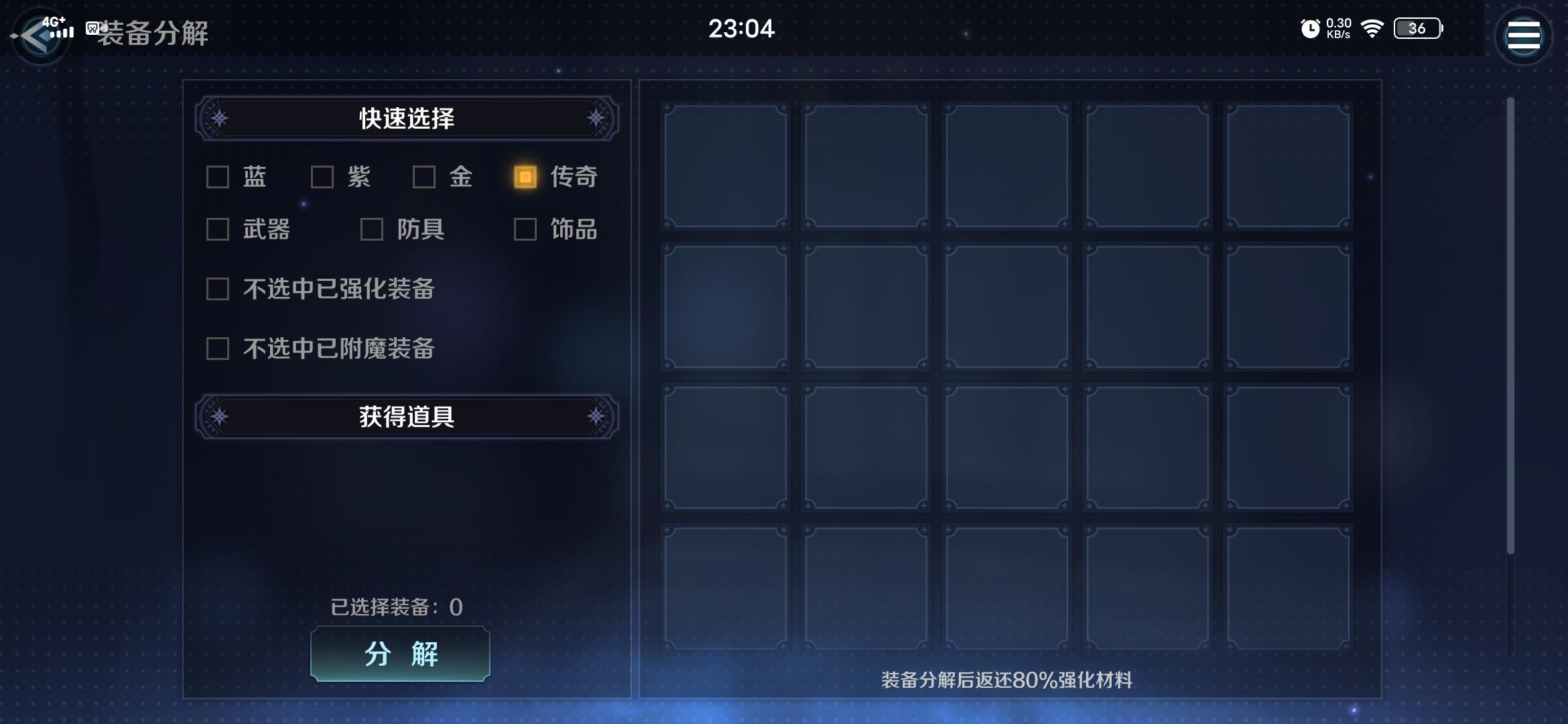Tap the battery indicator showing 36
This screenshot has height=724, width=1568.
click(1418, 29)
